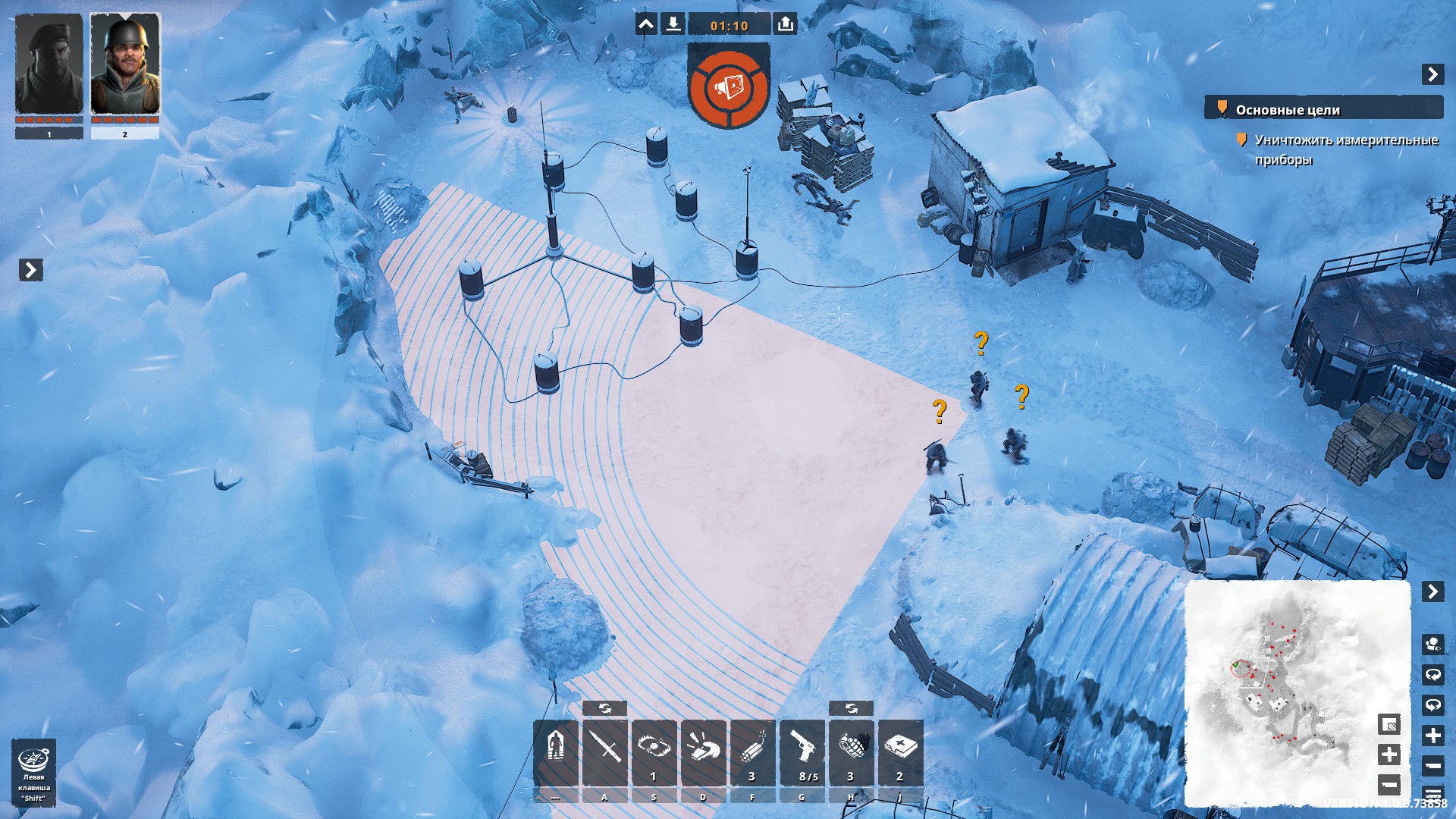1456x819 pixels.
Task: Swap the weapon above the knife slot
Action: [x=604, y=708]
